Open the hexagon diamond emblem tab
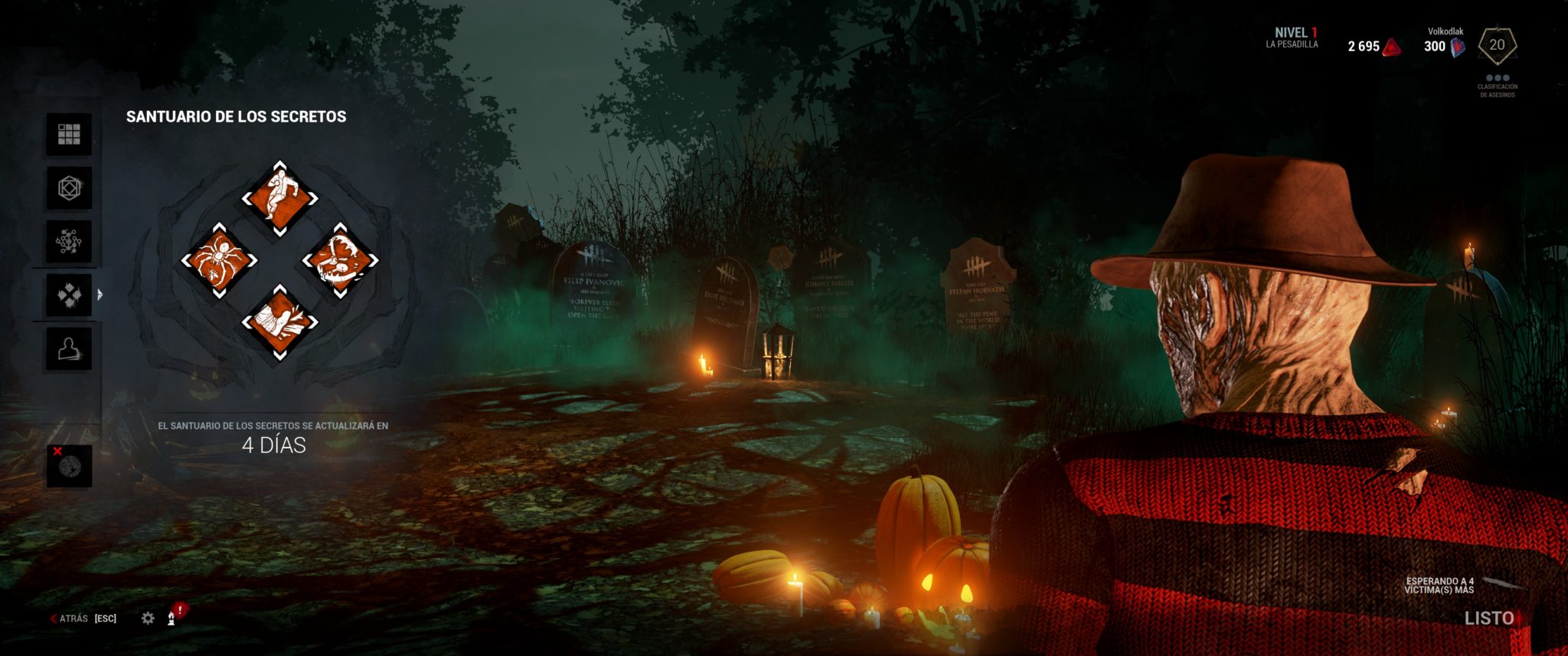This screenshot has width=1568, height=656. [x=69, y=188]
